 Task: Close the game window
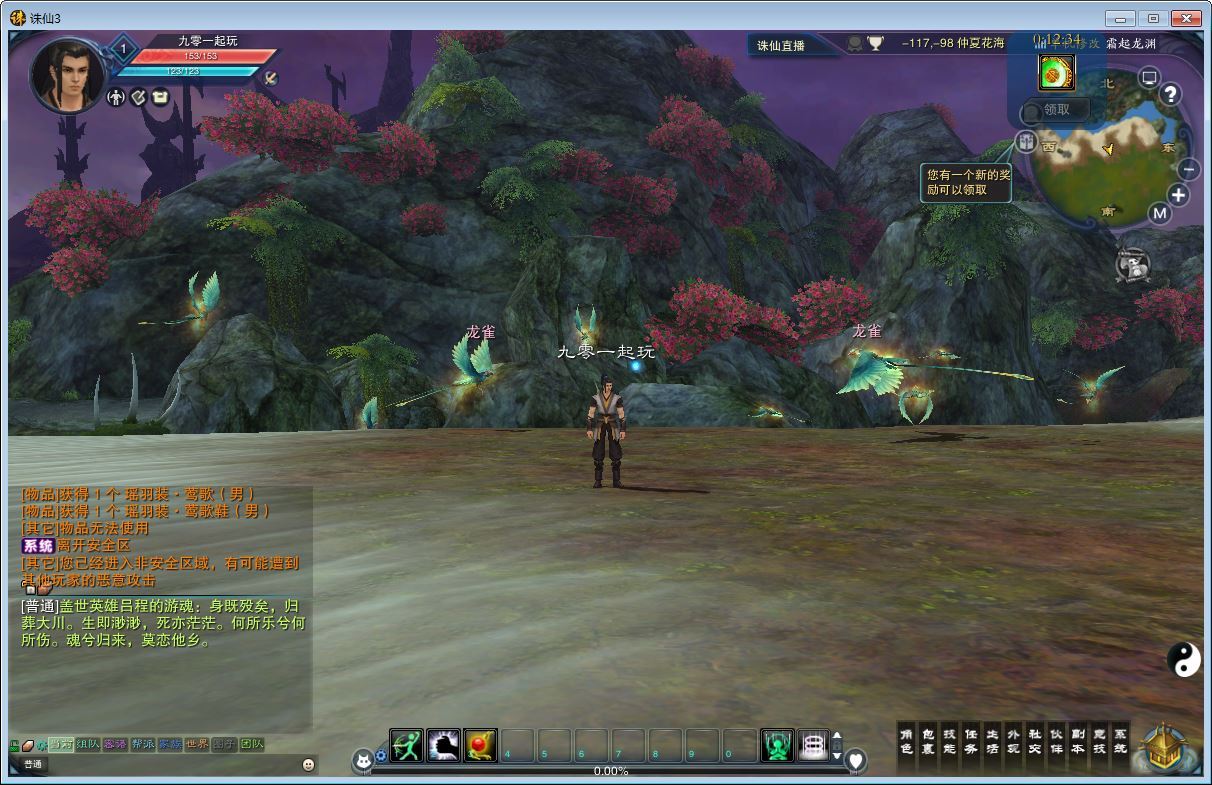coord(1187,18)
